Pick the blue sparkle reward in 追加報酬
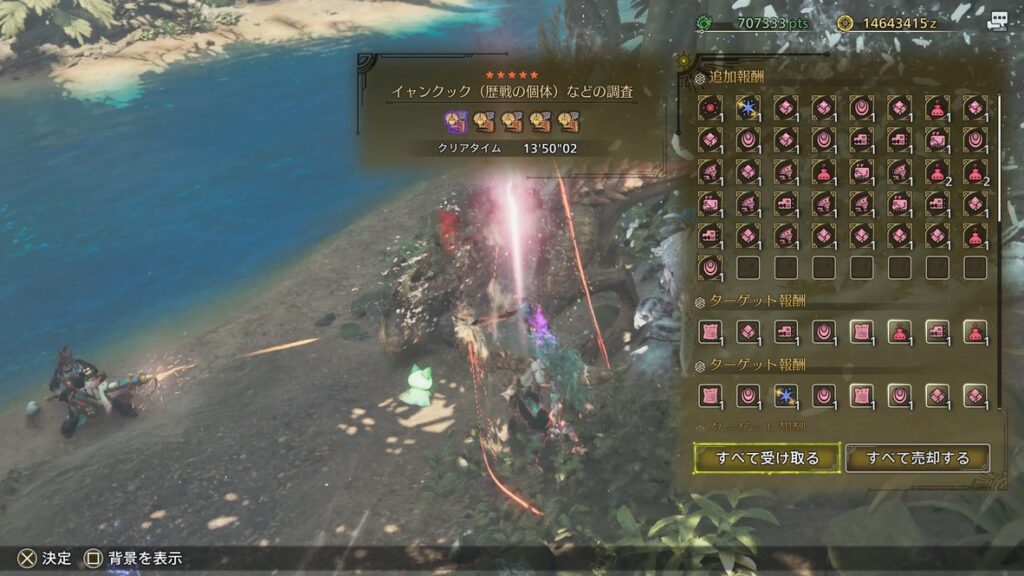Screen dimensions: 1024x576 click(748, 107)
